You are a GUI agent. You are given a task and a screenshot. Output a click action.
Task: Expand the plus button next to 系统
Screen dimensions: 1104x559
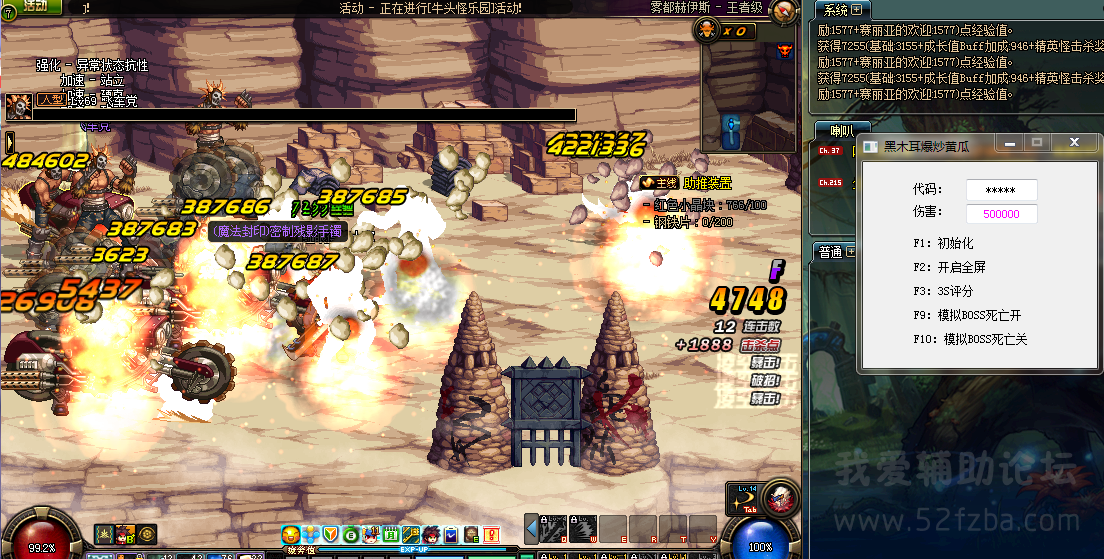[856, 10]
